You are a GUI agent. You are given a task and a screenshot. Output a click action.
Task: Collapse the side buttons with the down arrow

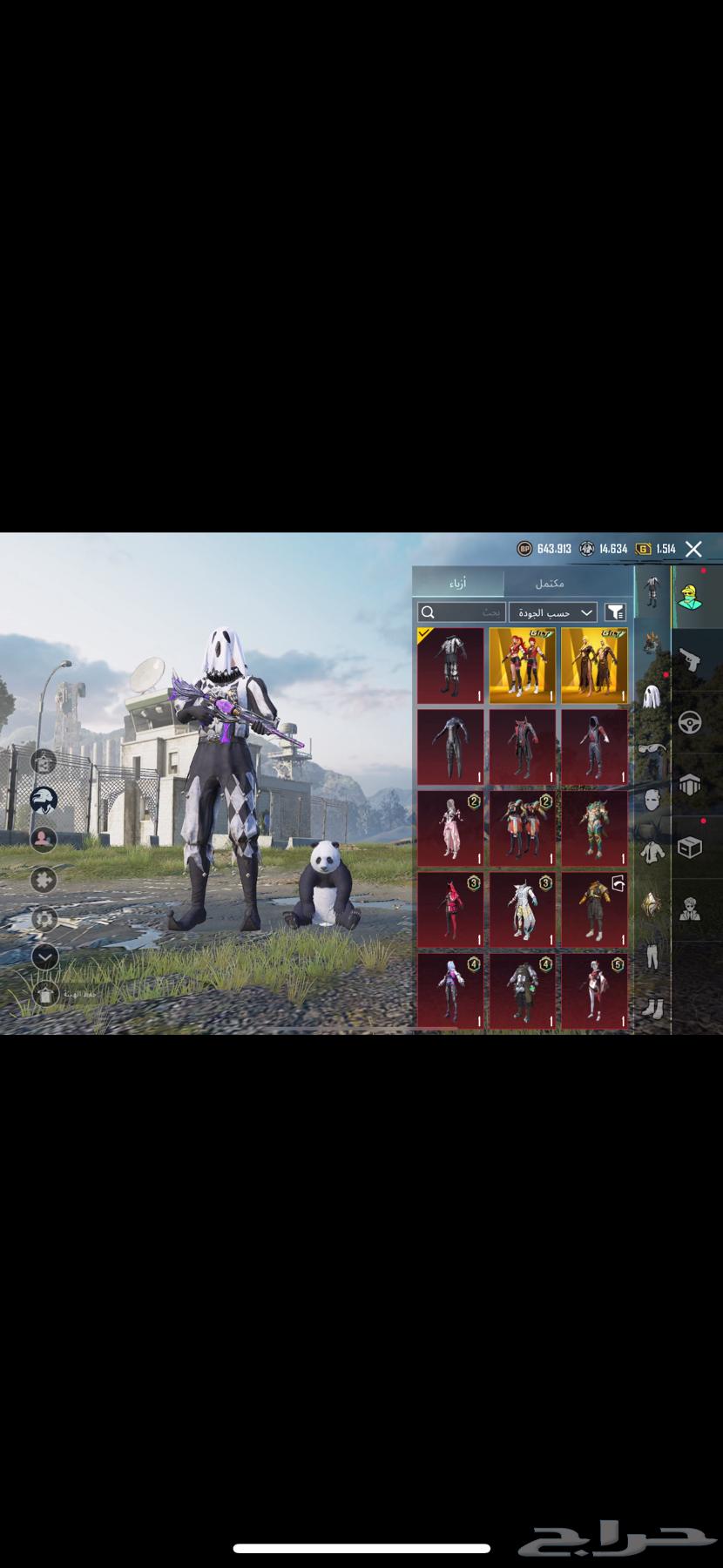tap(44, 956)
